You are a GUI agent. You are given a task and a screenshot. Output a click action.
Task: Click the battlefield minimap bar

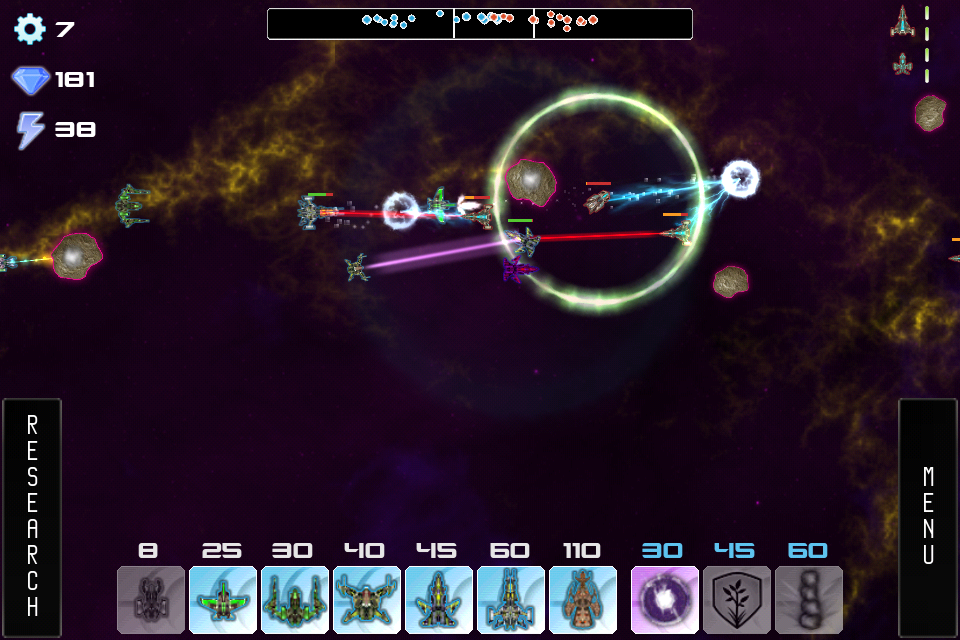(480, 23)
